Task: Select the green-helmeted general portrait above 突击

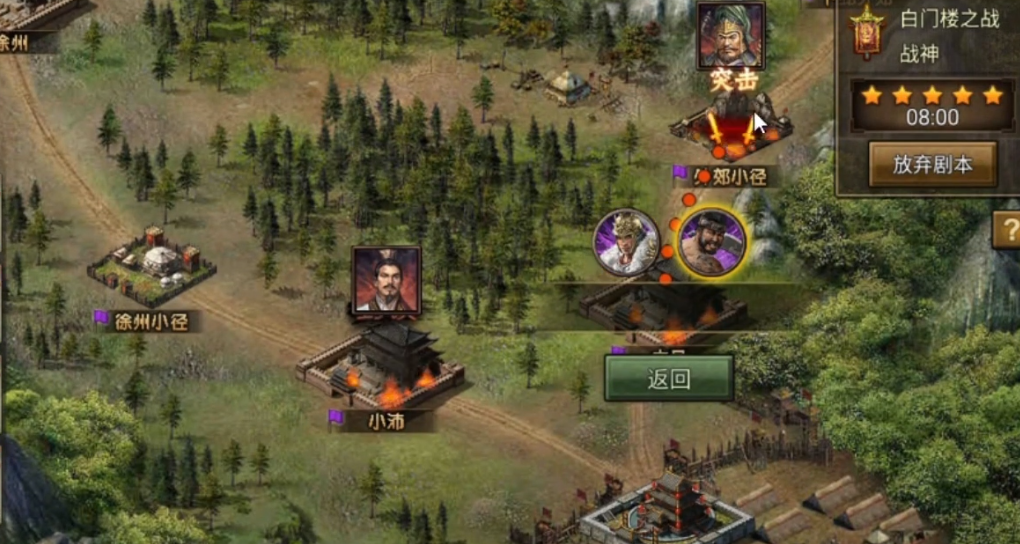Action: pyautogui.click(x=731, y=36)
